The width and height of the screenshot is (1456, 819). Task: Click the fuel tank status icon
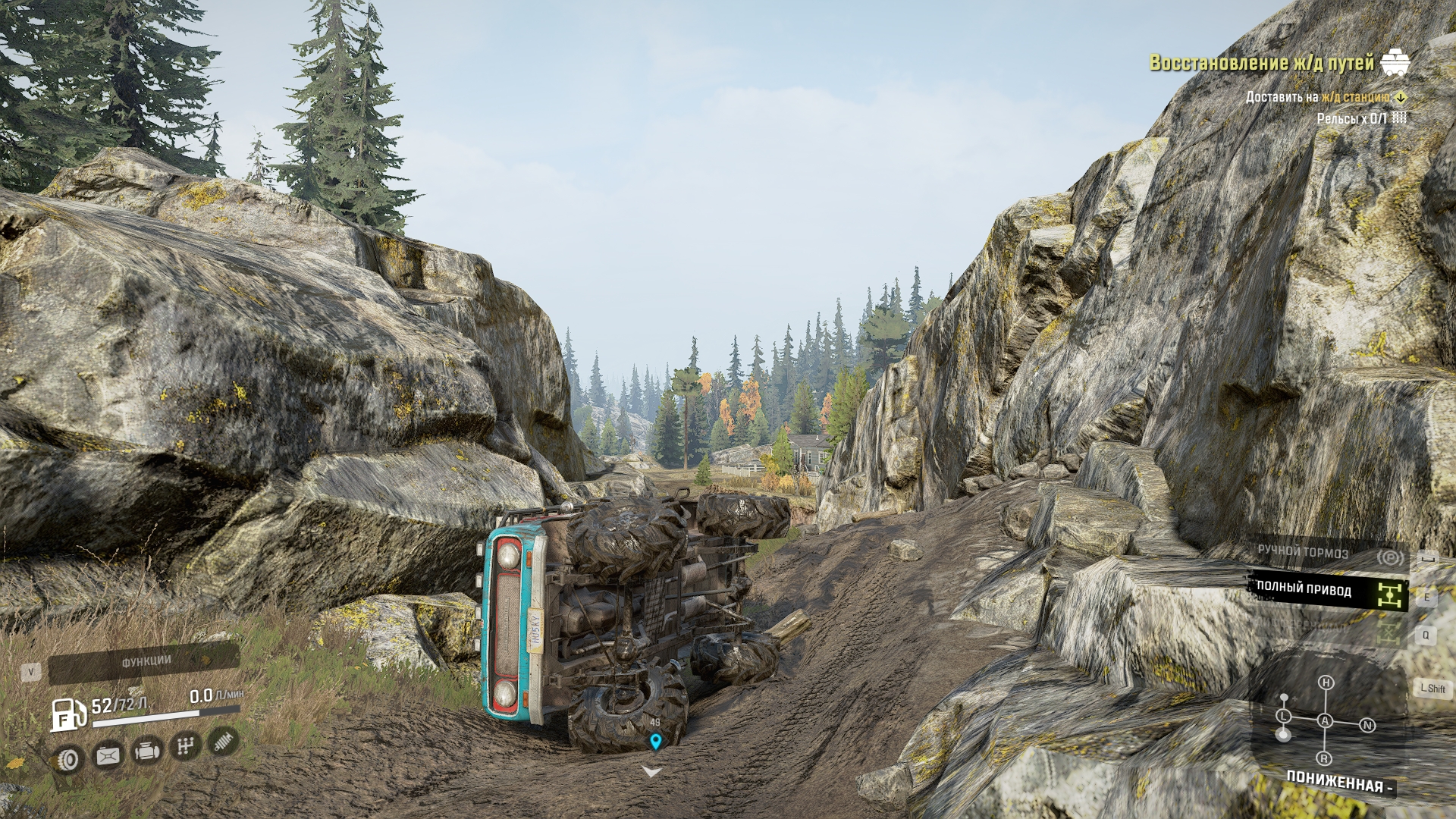coord(108,755)
